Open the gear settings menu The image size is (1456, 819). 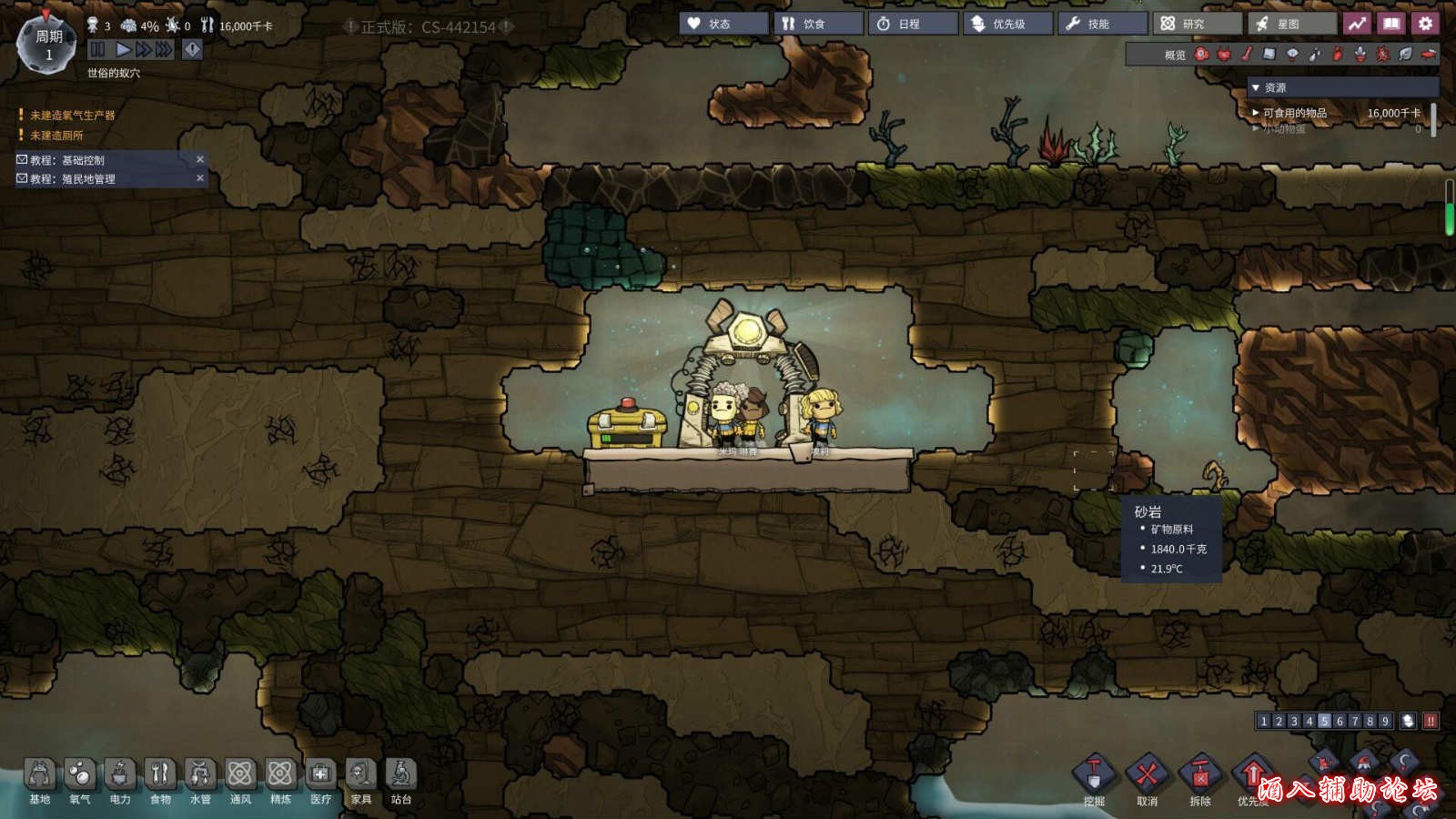[1426, 24]
